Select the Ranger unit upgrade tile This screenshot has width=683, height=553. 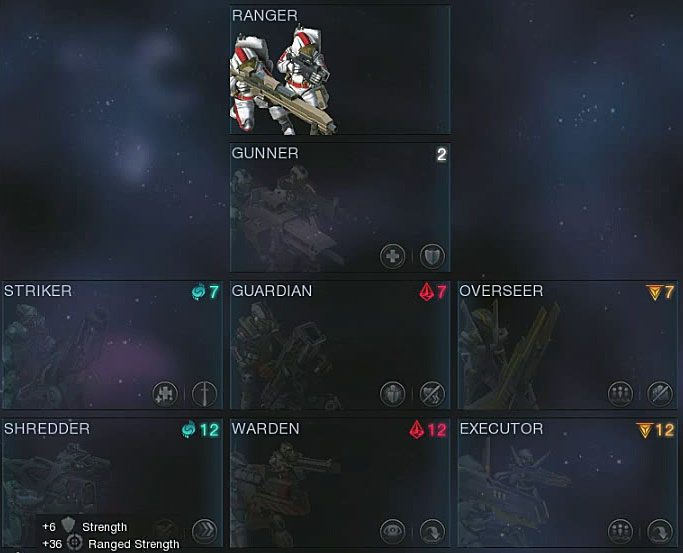[x=340, y=70]
